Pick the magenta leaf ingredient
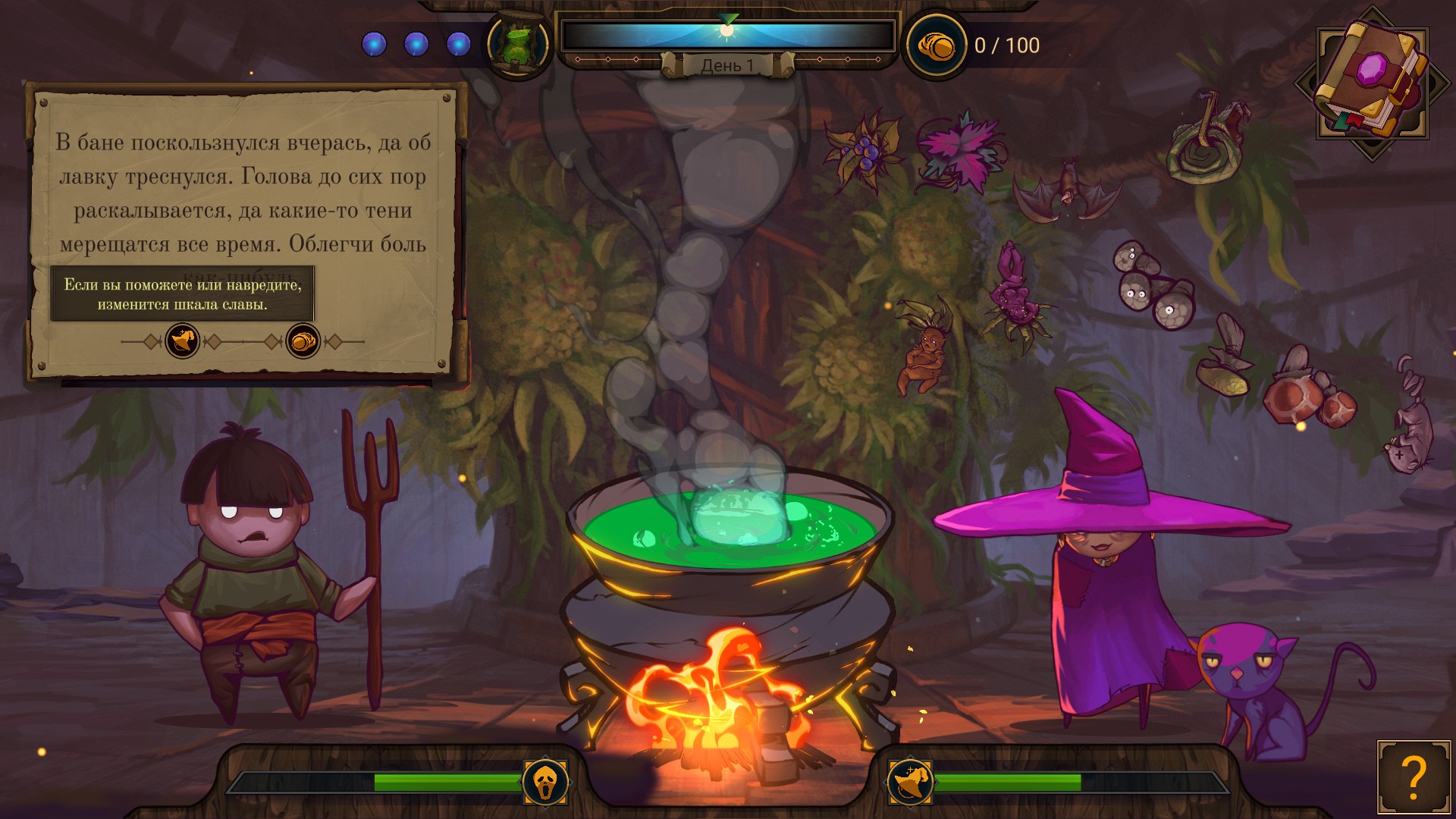The image size is (1456, 819). point(959,152)
